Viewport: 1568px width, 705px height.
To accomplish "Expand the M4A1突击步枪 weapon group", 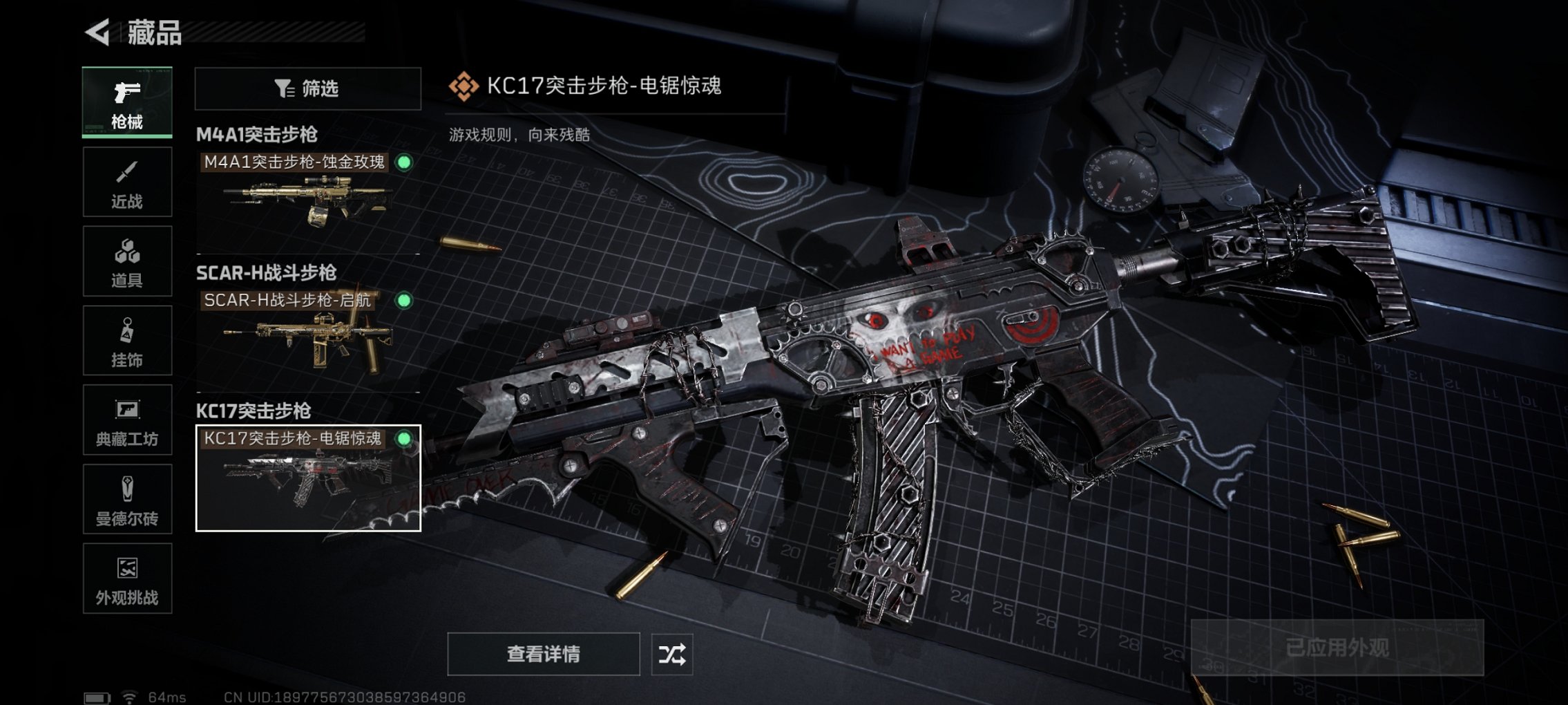I will (256, 133).
